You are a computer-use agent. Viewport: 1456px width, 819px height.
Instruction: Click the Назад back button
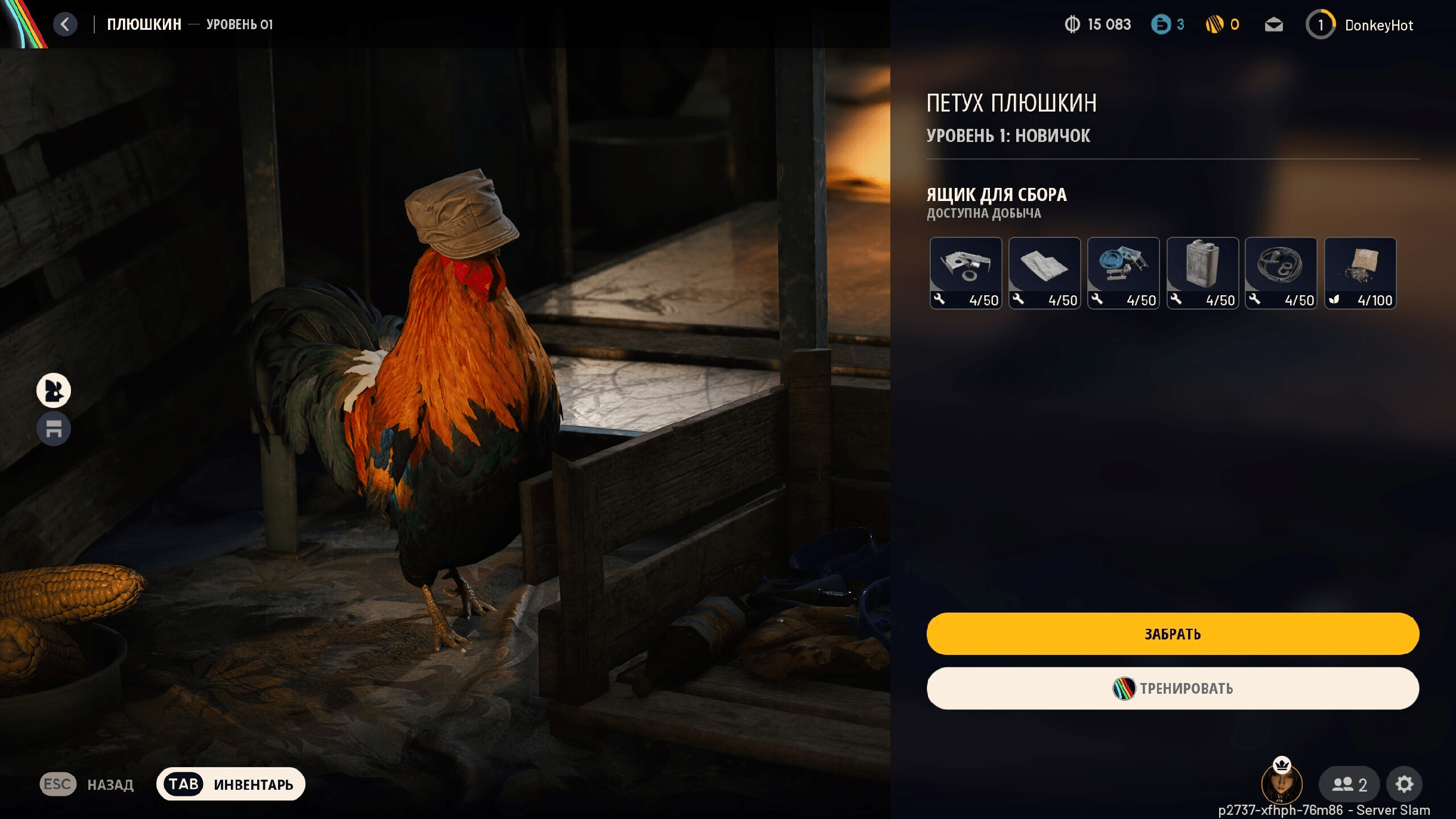click(87, 784)
